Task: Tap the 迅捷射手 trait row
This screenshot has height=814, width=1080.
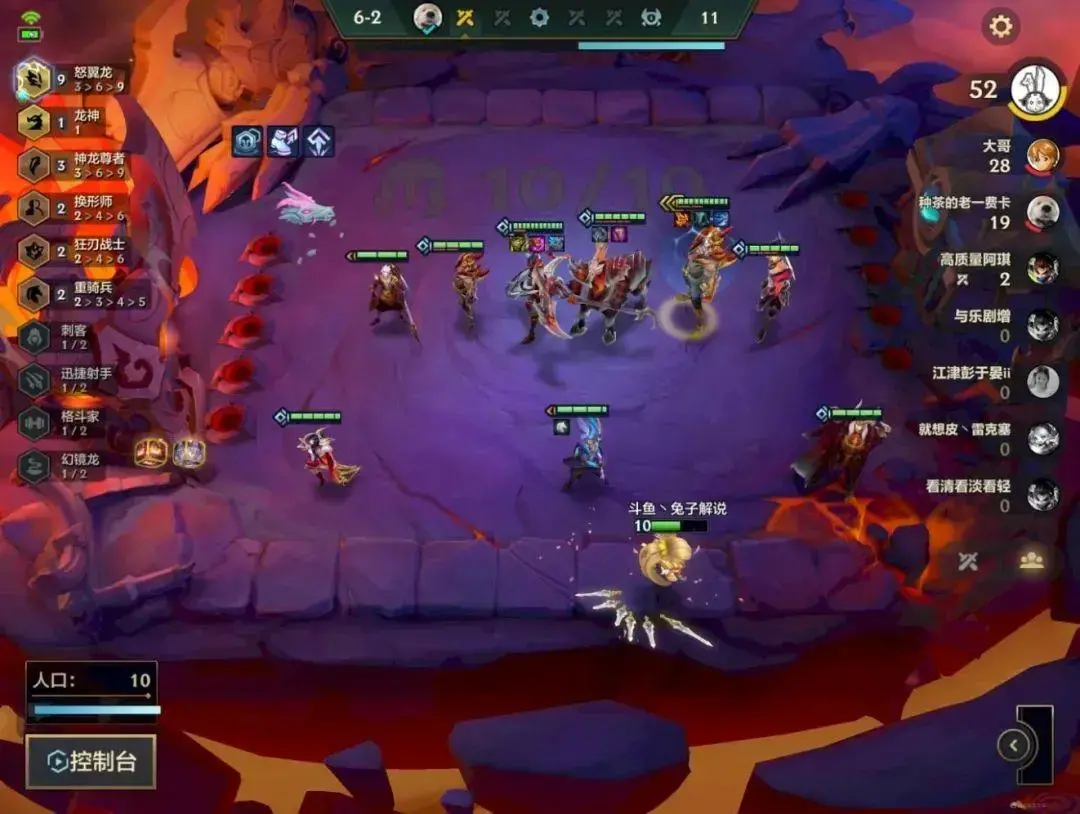Action: click(68, 380)
